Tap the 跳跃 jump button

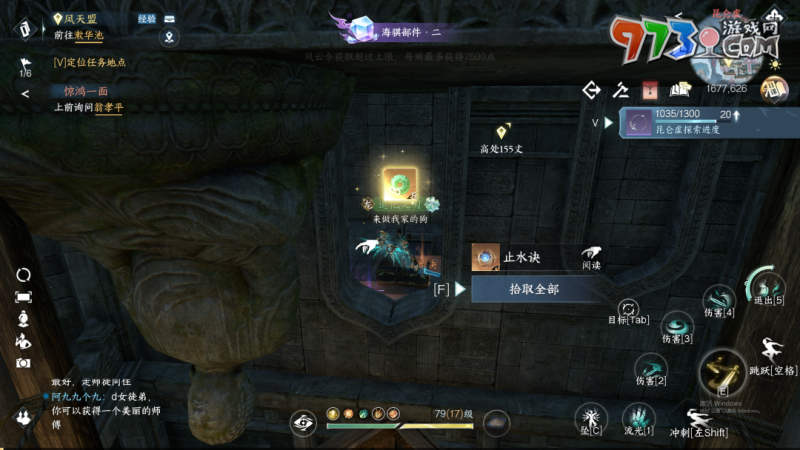click(773, 350)
